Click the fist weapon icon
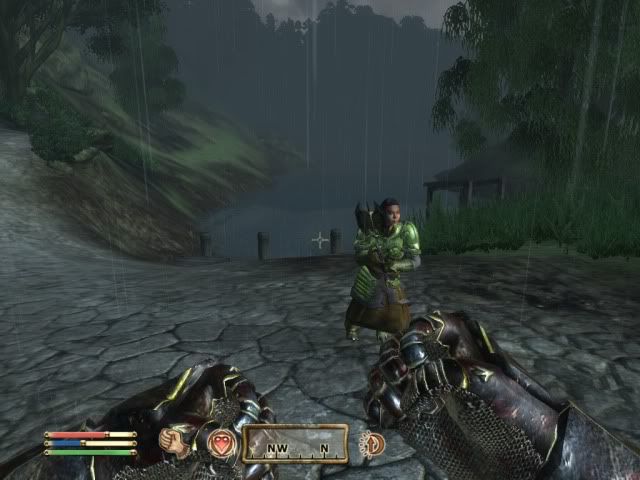This screenshot has width=640, height=480. (176, 441)
